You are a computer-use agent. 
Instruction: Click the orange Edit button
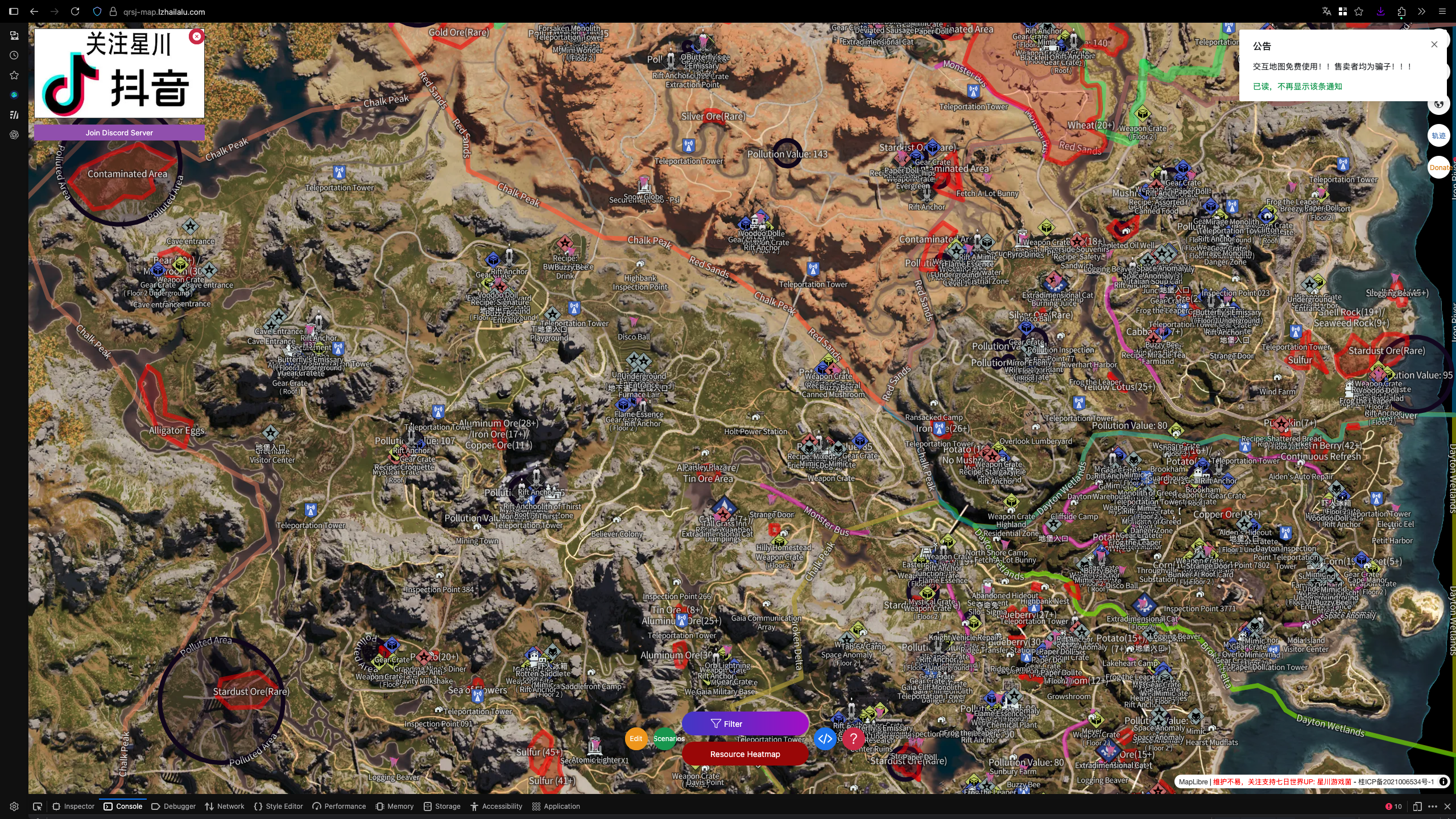636,739
